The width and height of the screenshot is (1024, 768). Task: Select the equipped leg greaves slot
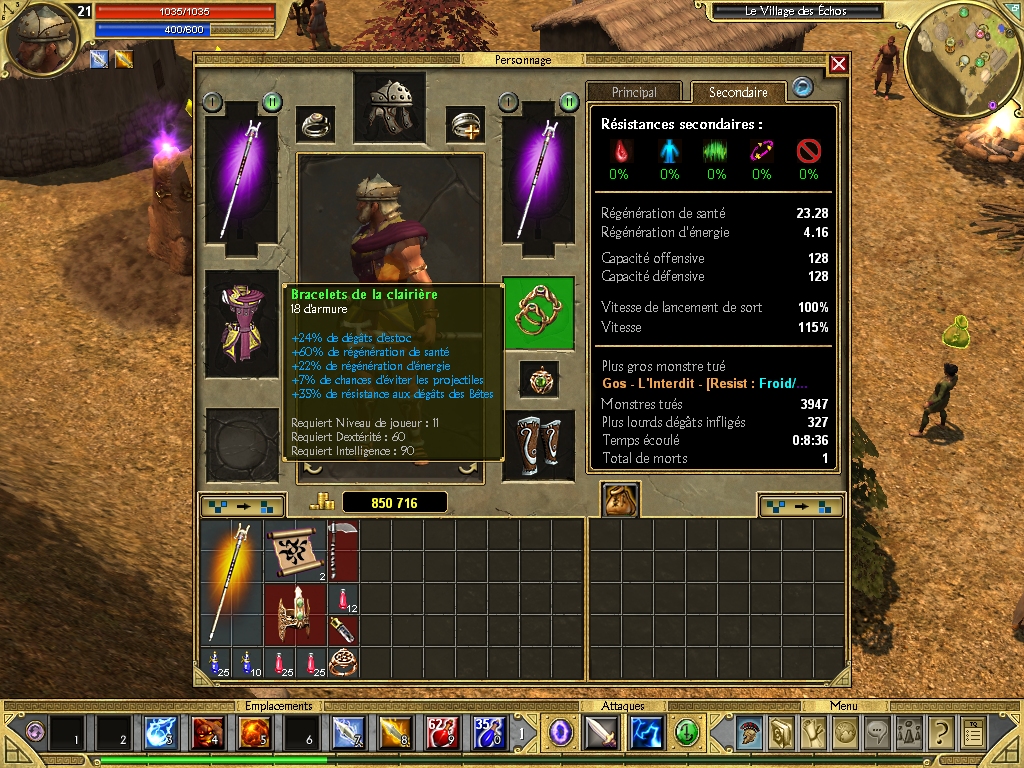(538, 445)
